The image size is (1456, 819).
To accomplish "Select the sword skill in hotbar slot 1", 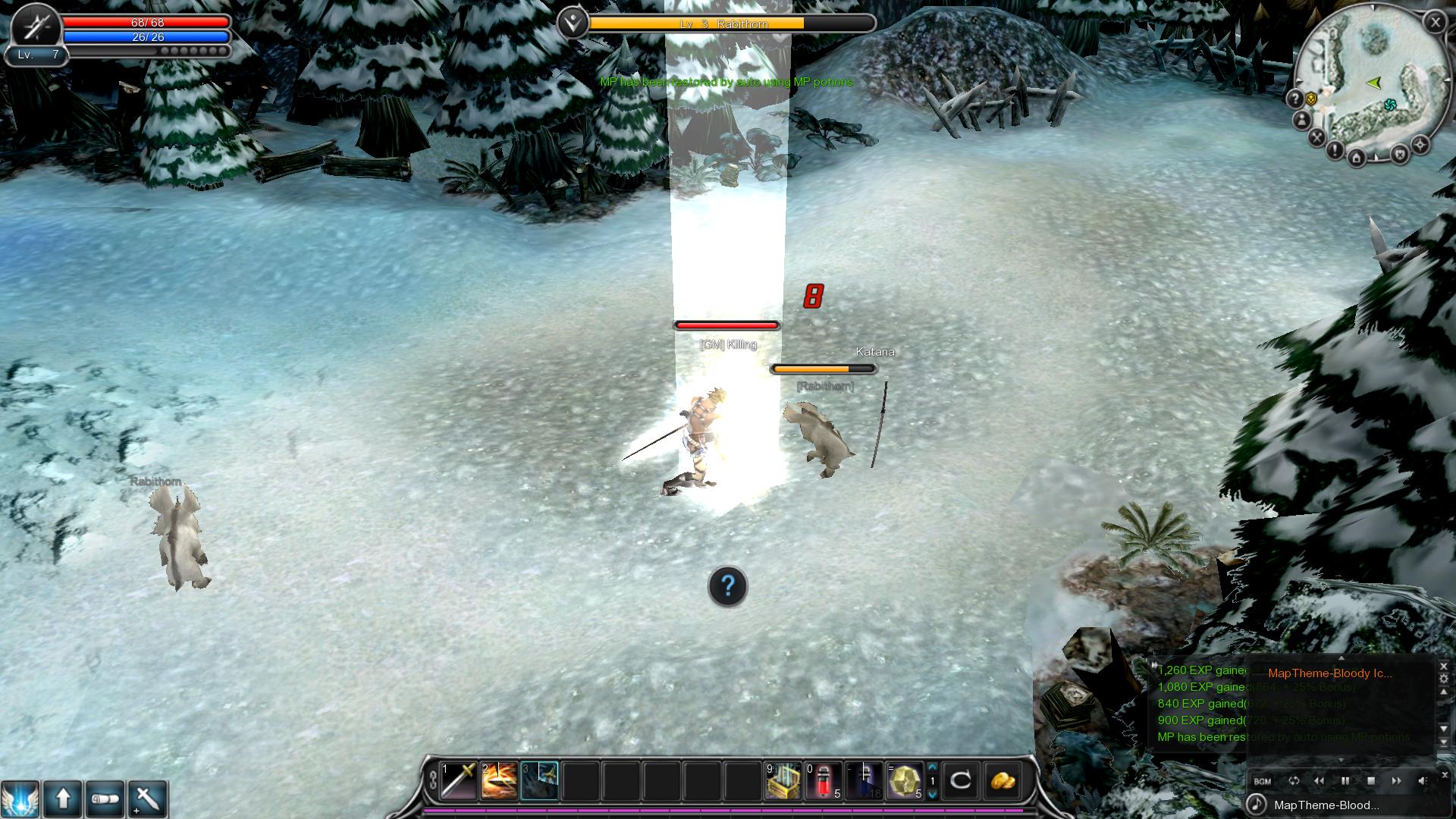I will 459,781.
